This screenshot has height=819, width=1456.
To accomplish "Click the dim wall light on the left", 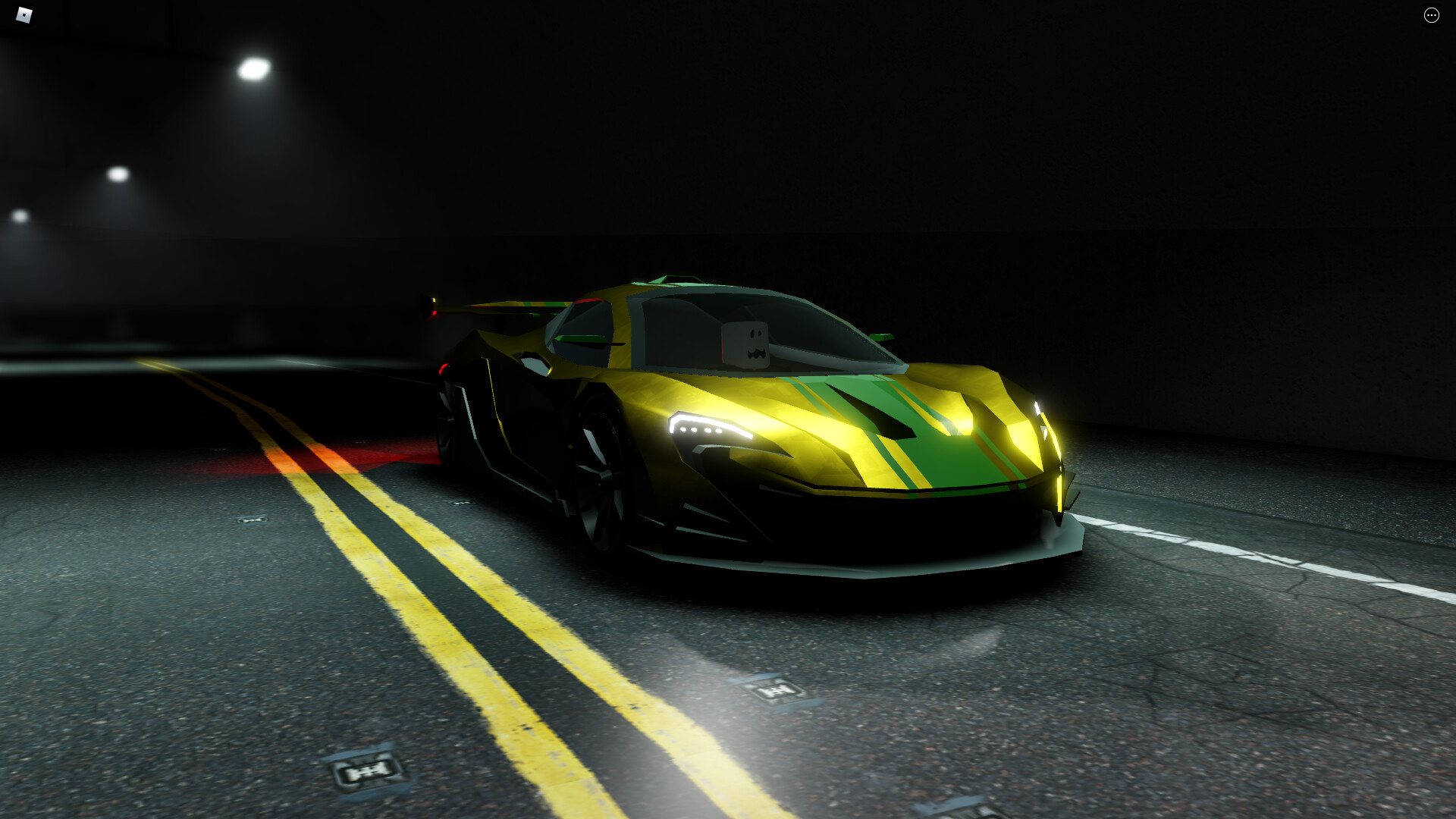I will coord(118,173).
